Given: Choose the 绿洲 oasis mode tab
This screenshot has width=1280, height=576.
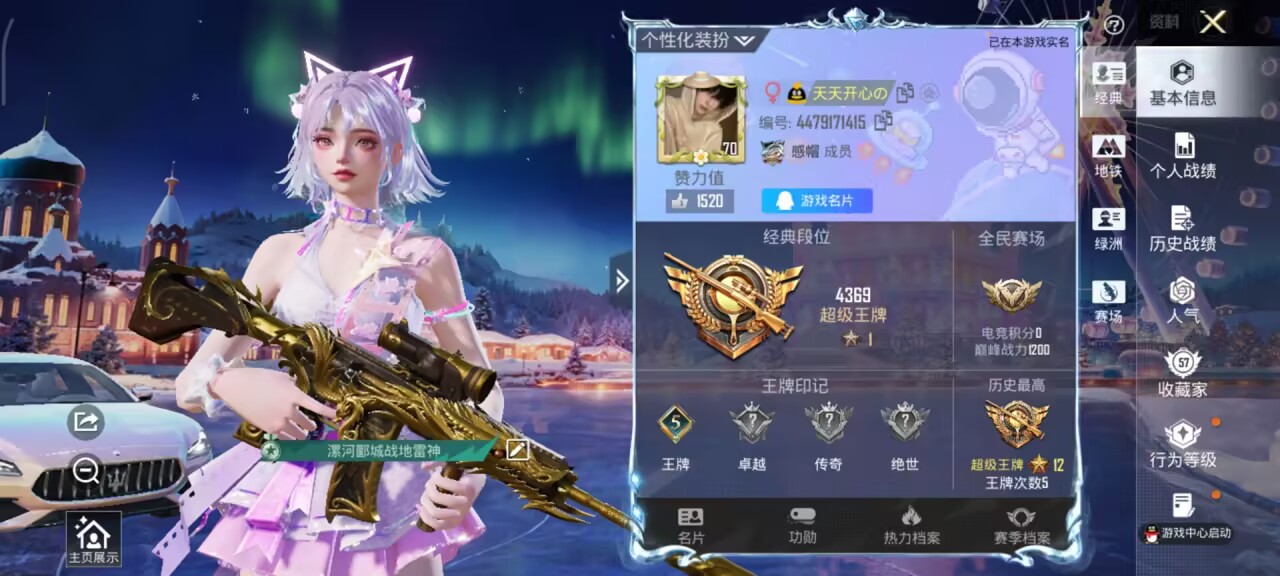Looking at the screenshot, I should tap(1108, 229).
